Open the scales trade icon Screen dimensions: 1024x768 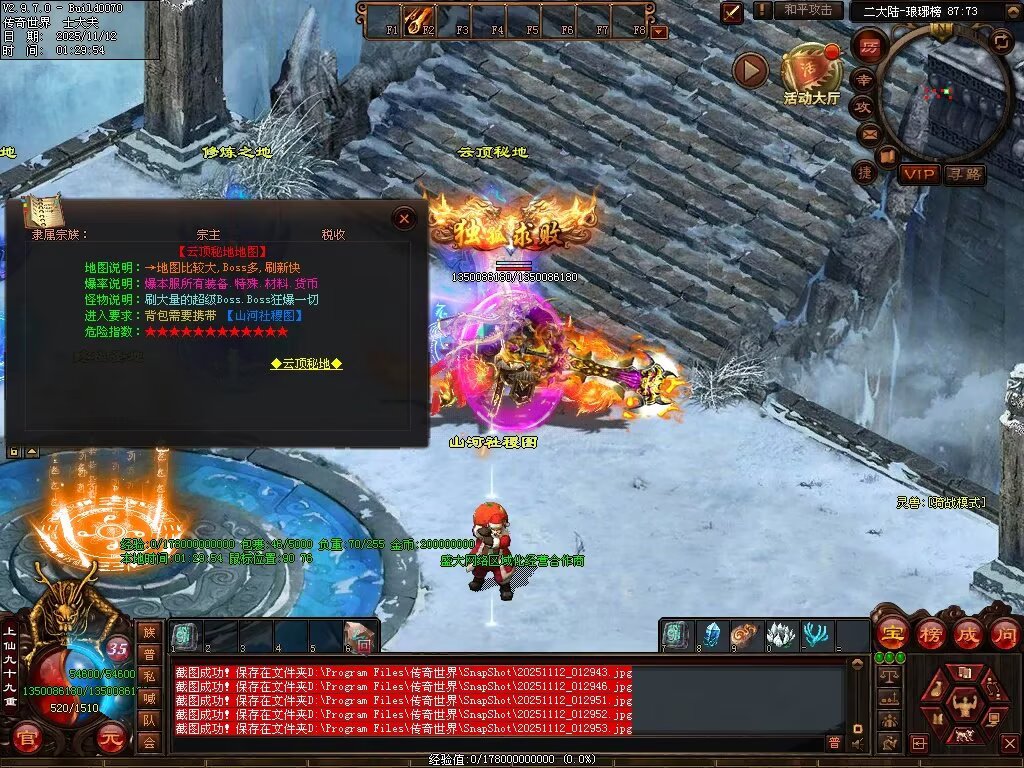887,676
